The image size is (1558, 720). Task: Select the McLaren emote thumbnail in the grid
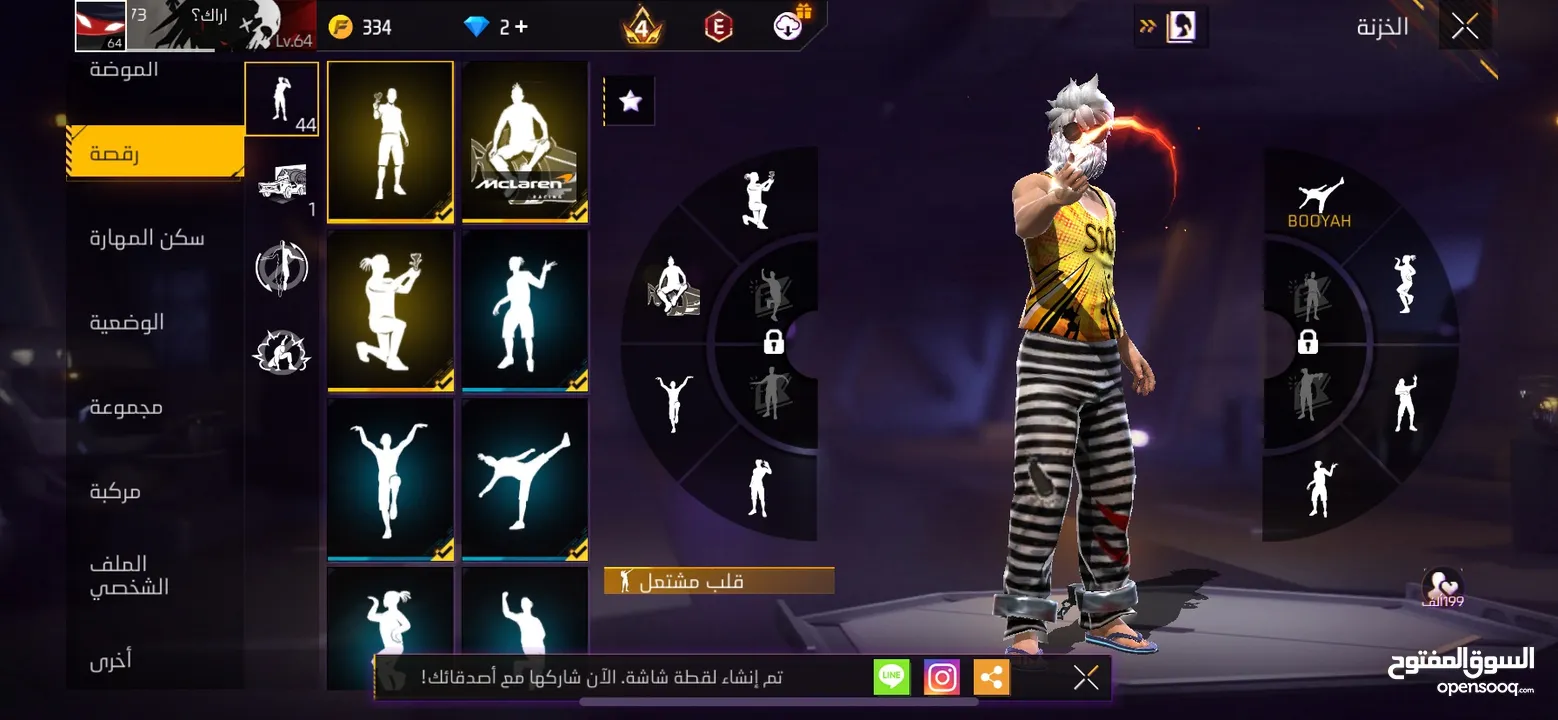pyautogui.click(x=524, y=142)
